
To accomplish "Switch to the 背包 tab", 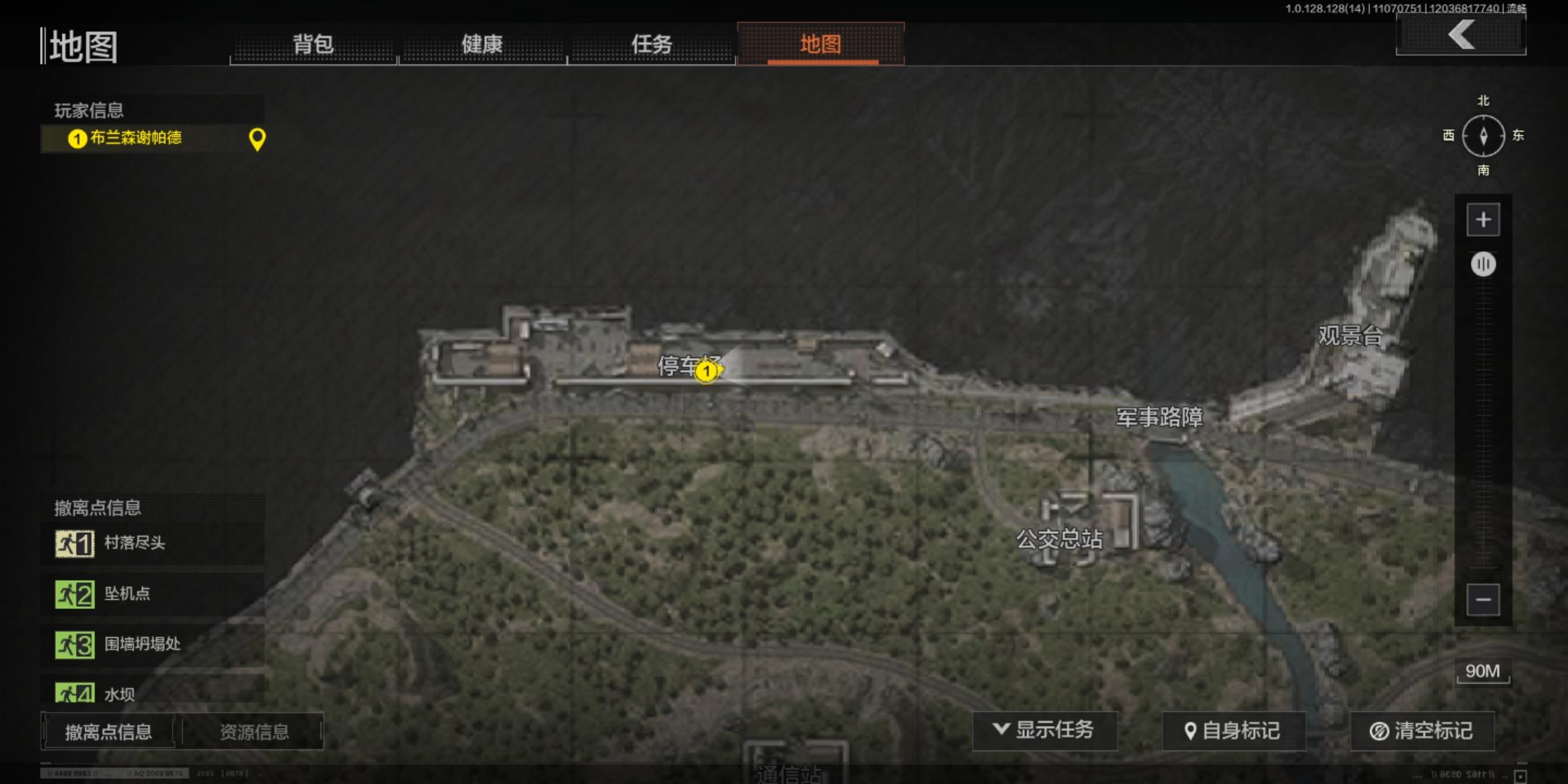I will point(314,45).
